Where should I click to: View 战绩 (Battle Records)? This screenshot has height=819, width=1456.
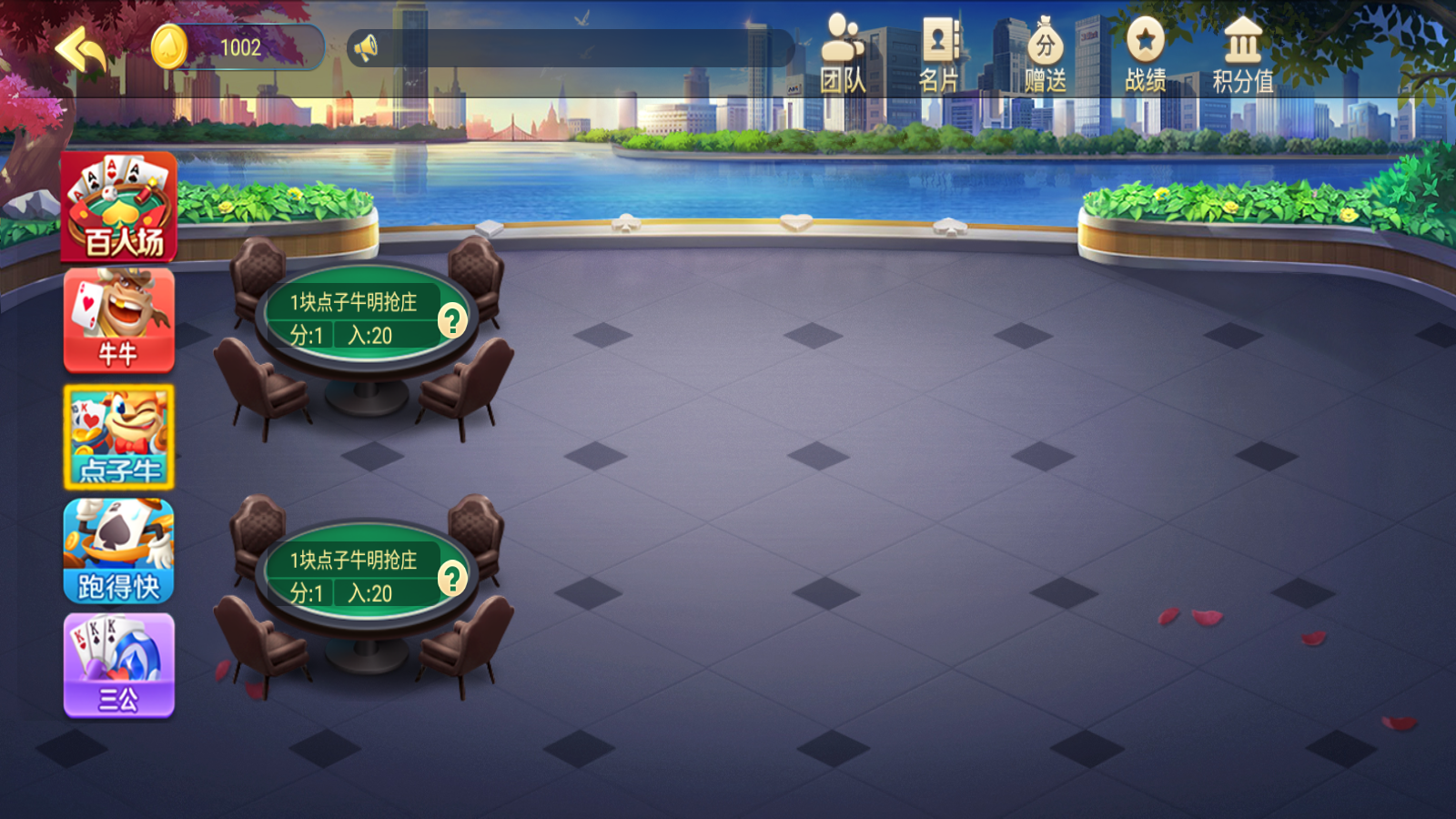pyautogui.click(x=1147, y=50)
